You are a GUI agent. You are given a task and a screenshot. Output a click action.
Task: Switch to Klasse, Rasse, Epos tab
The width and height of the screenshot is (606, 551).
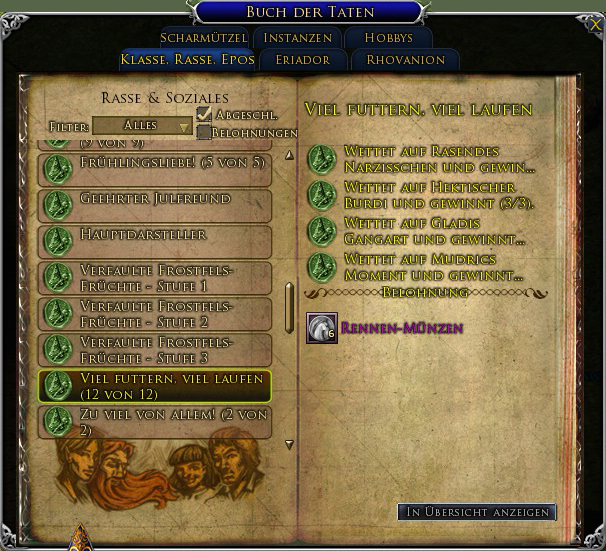(186, 60)
